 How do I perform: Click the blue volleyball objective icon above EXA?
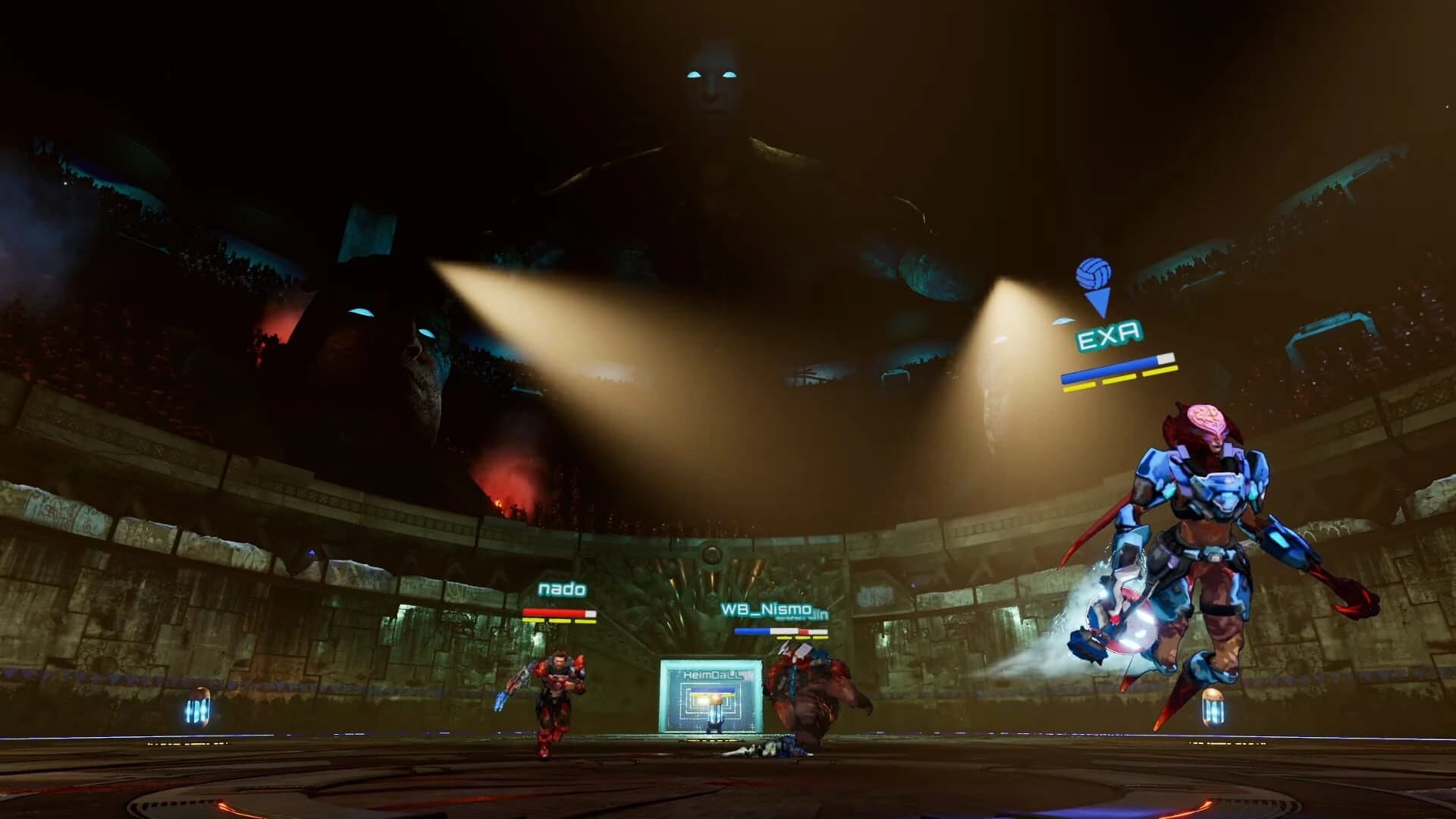(x=1094, y=273)
